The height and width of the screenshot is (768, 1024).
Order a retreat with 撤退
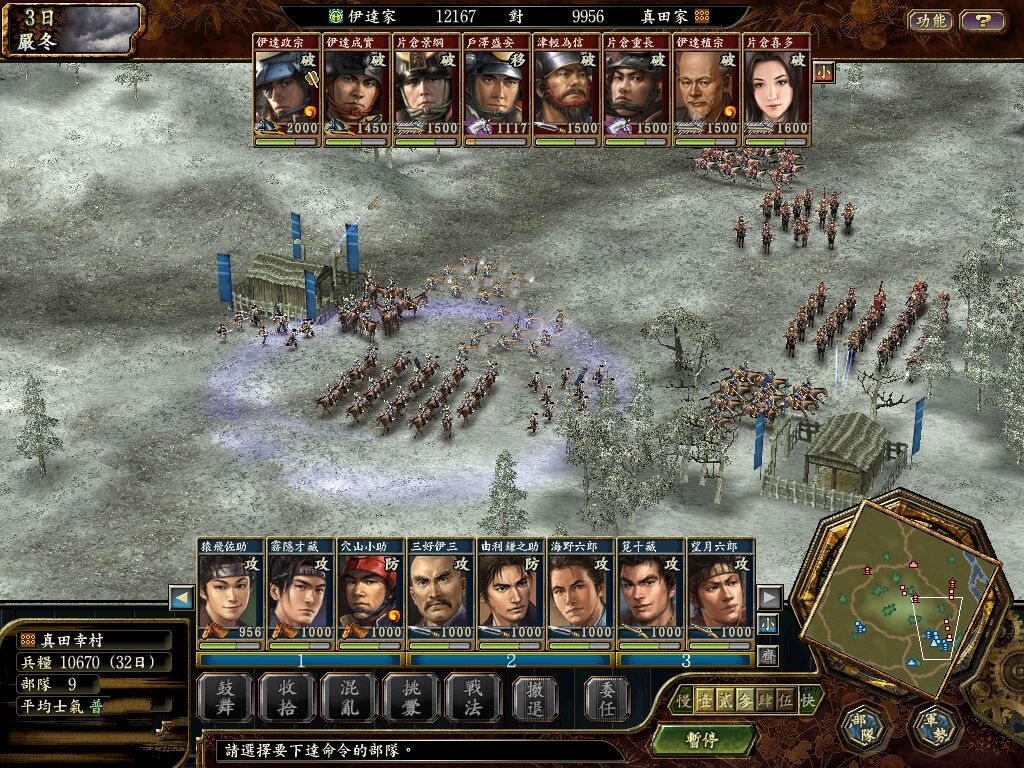pos(535,696)
